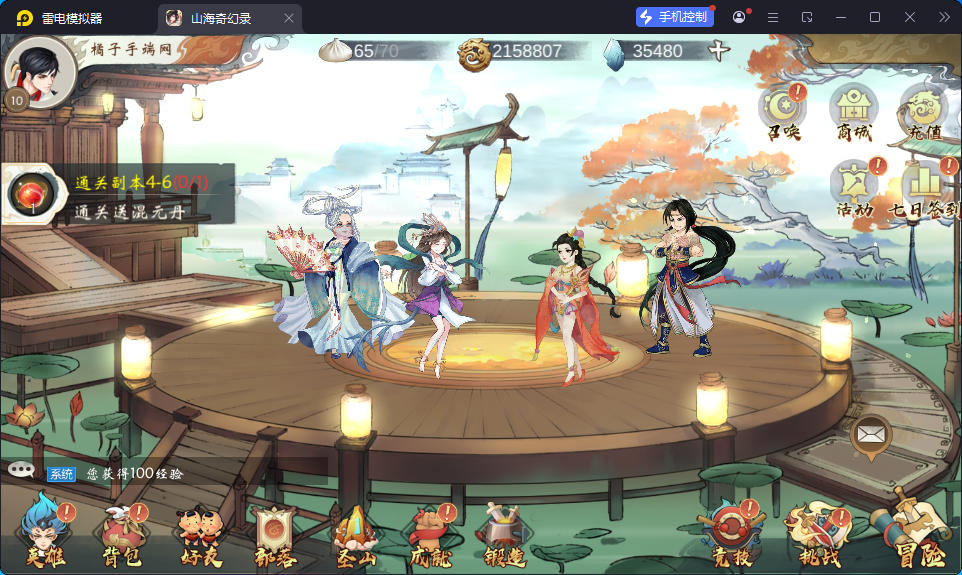View the 活动 events

tap(853, 188)
